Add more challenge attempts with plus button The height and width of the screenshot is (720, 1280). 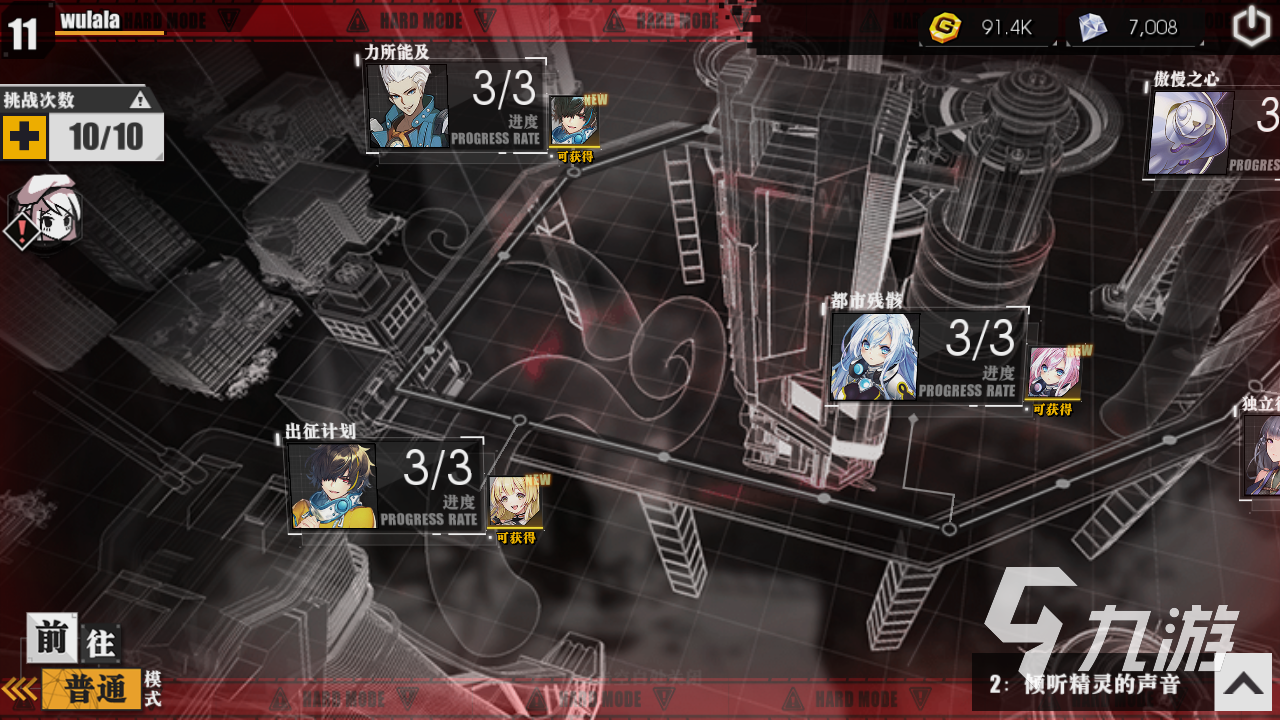(x=24, y=137)
